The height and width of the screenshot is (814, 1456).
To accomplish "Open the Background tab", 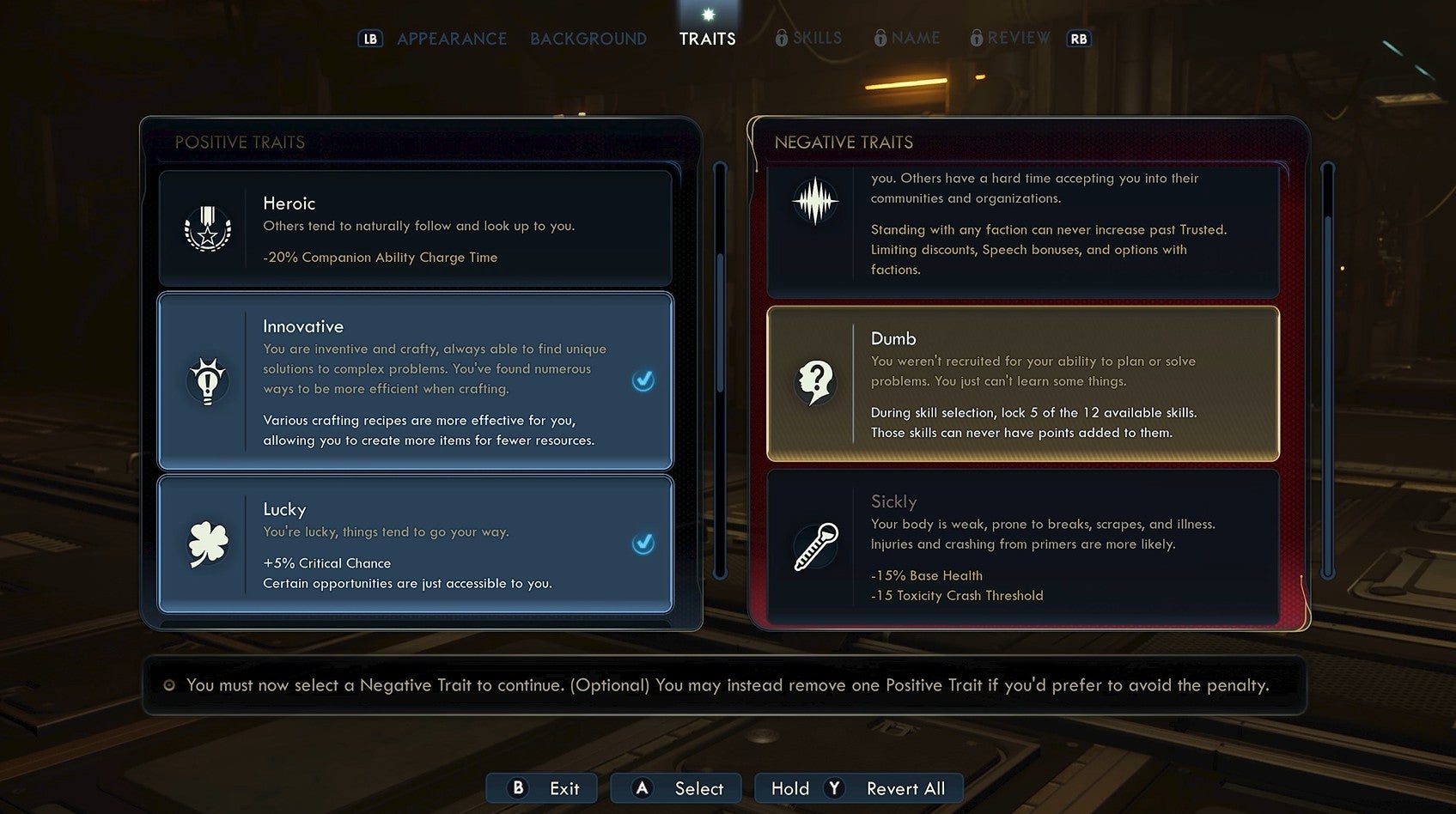I will (588, 39).
